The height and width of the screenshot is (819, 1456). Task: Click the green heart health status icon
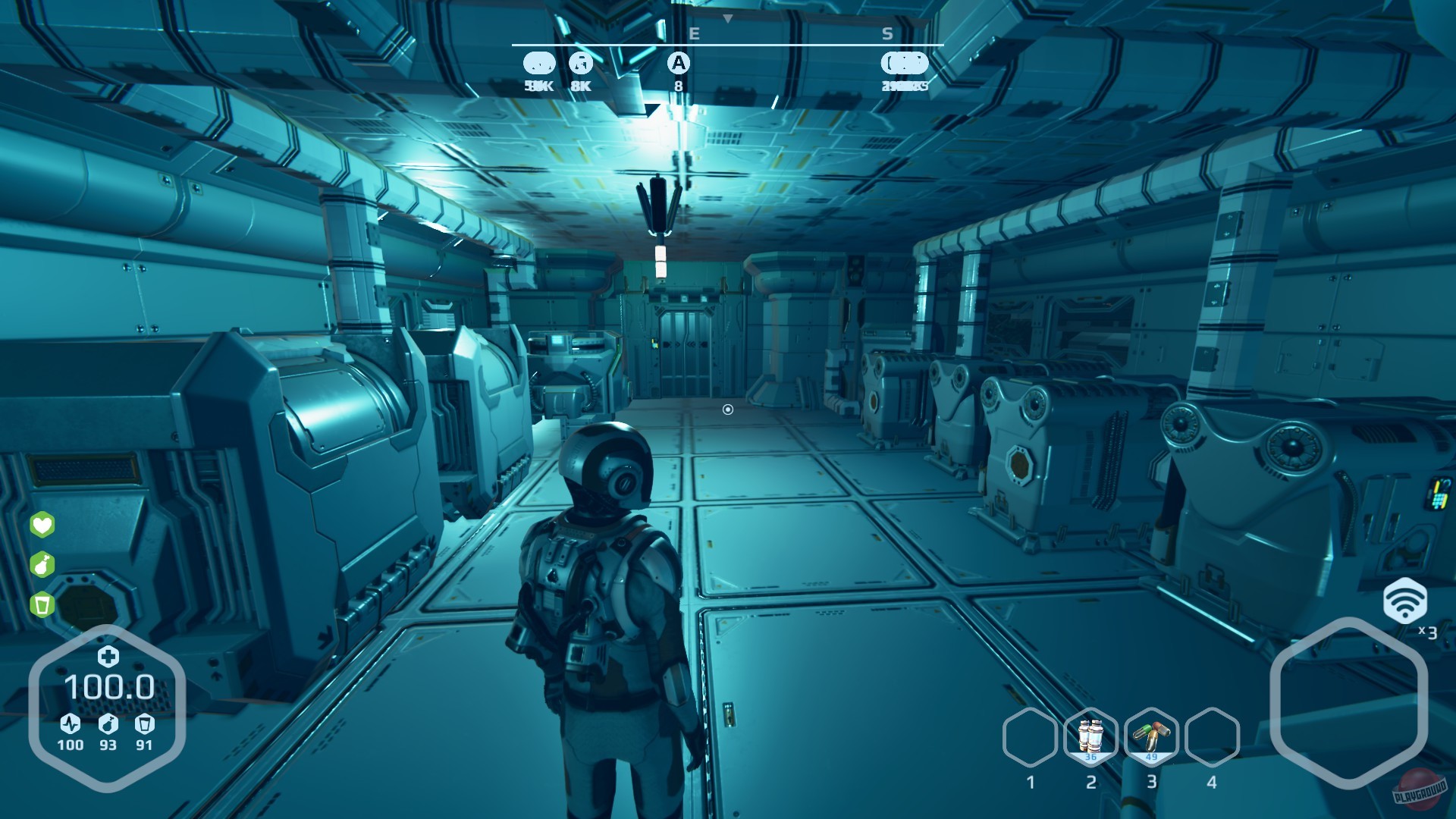tap(42, 526)
